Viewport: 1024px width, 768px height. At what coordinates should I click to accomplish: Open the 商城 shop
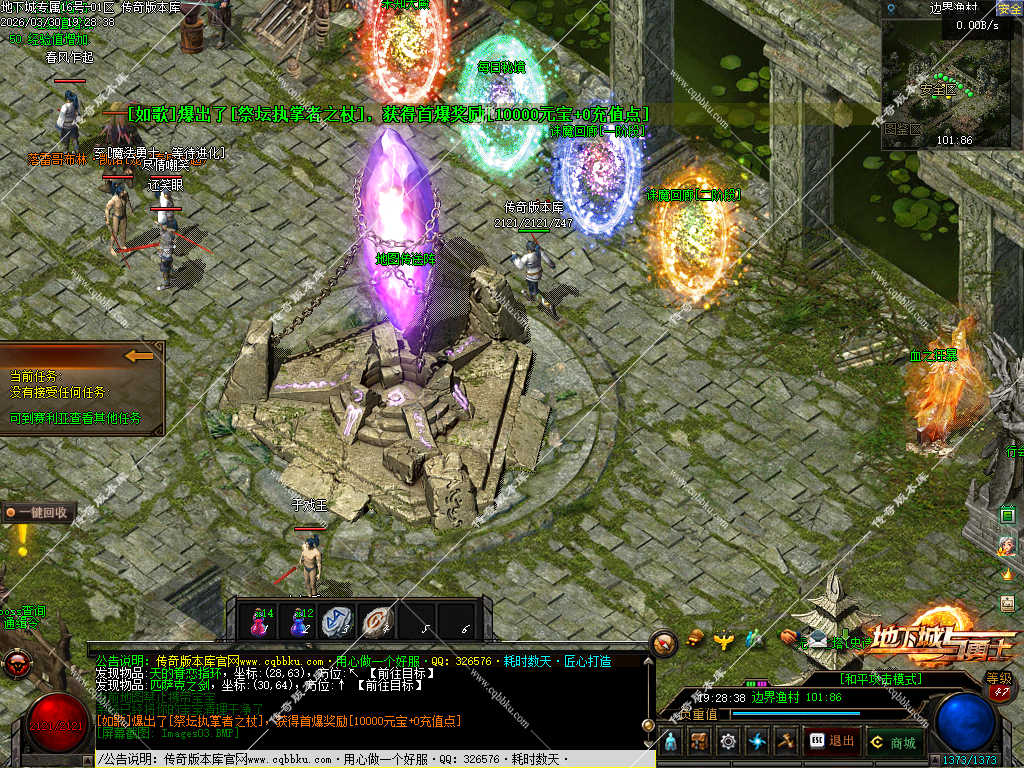tap(894, 741)
